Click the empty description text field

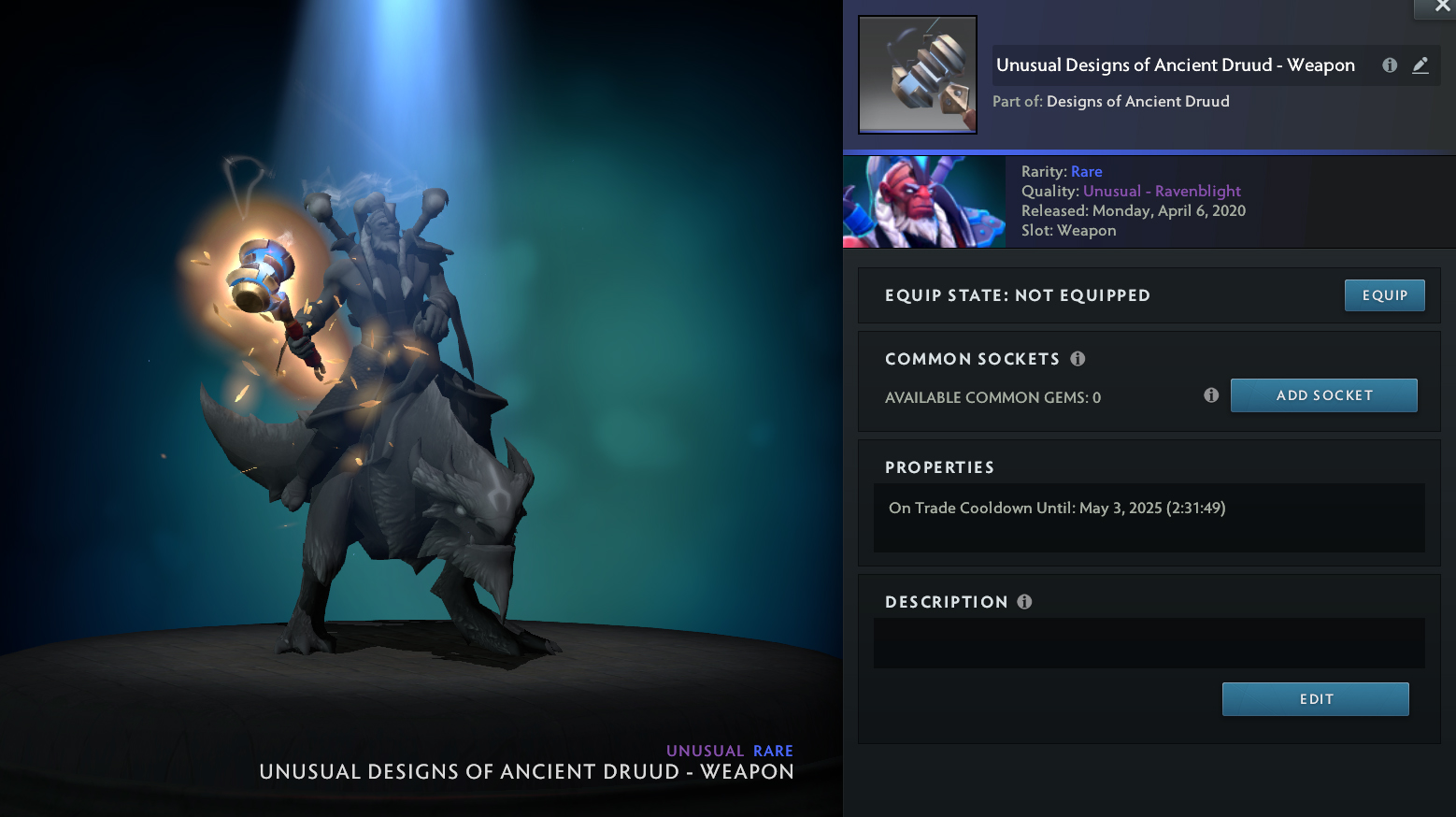(x=1149, y=643)
